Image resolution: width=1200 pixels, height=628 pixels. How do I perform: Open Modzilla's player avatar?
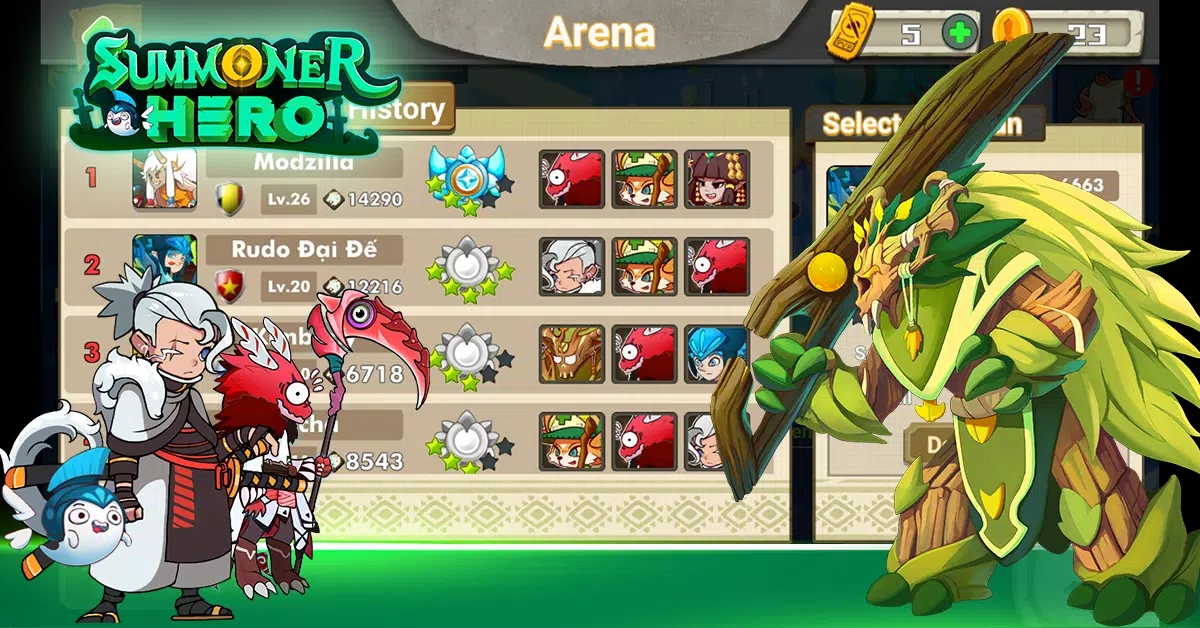164,179
